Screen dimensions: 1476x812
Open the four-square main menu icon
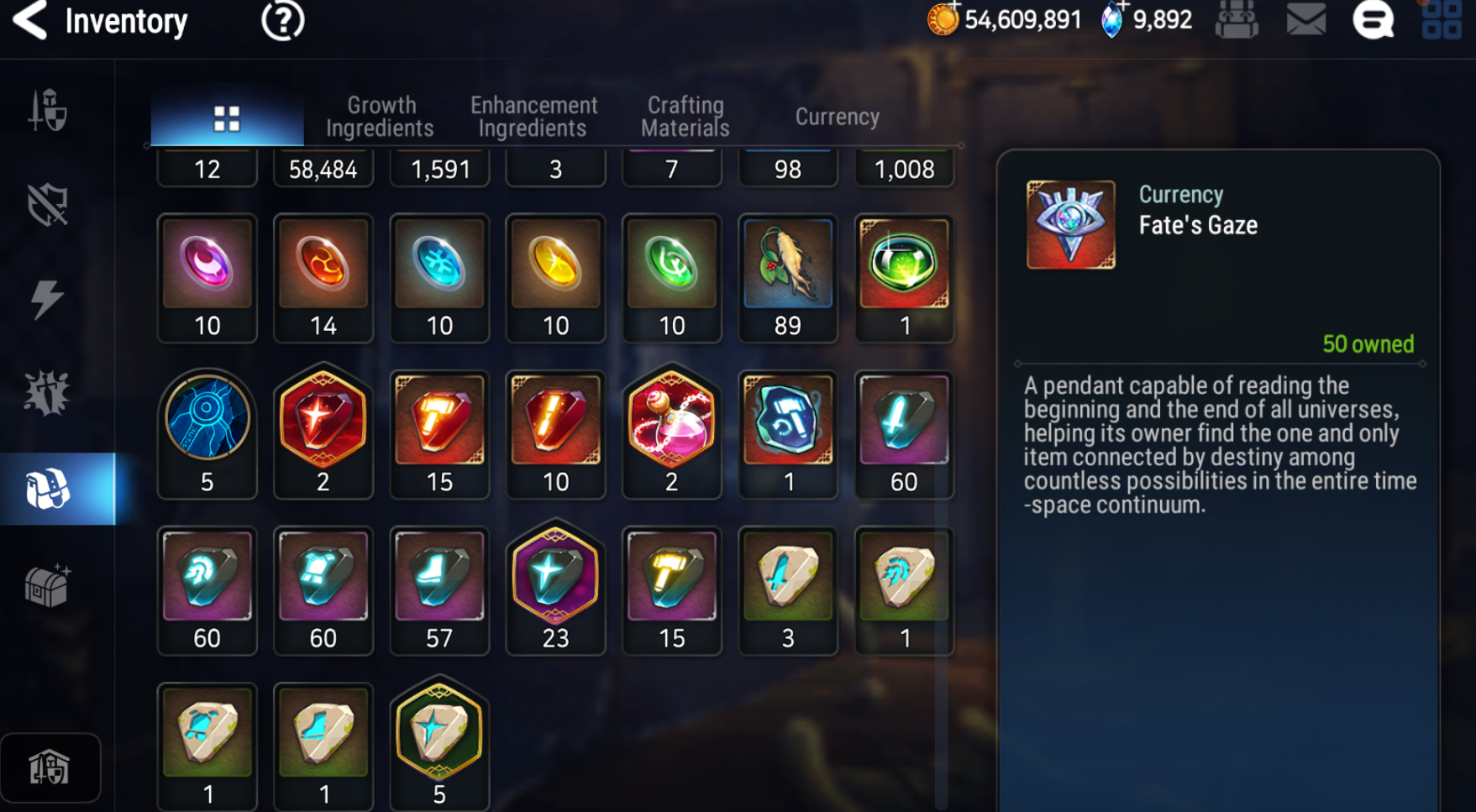pos(1442,20)
